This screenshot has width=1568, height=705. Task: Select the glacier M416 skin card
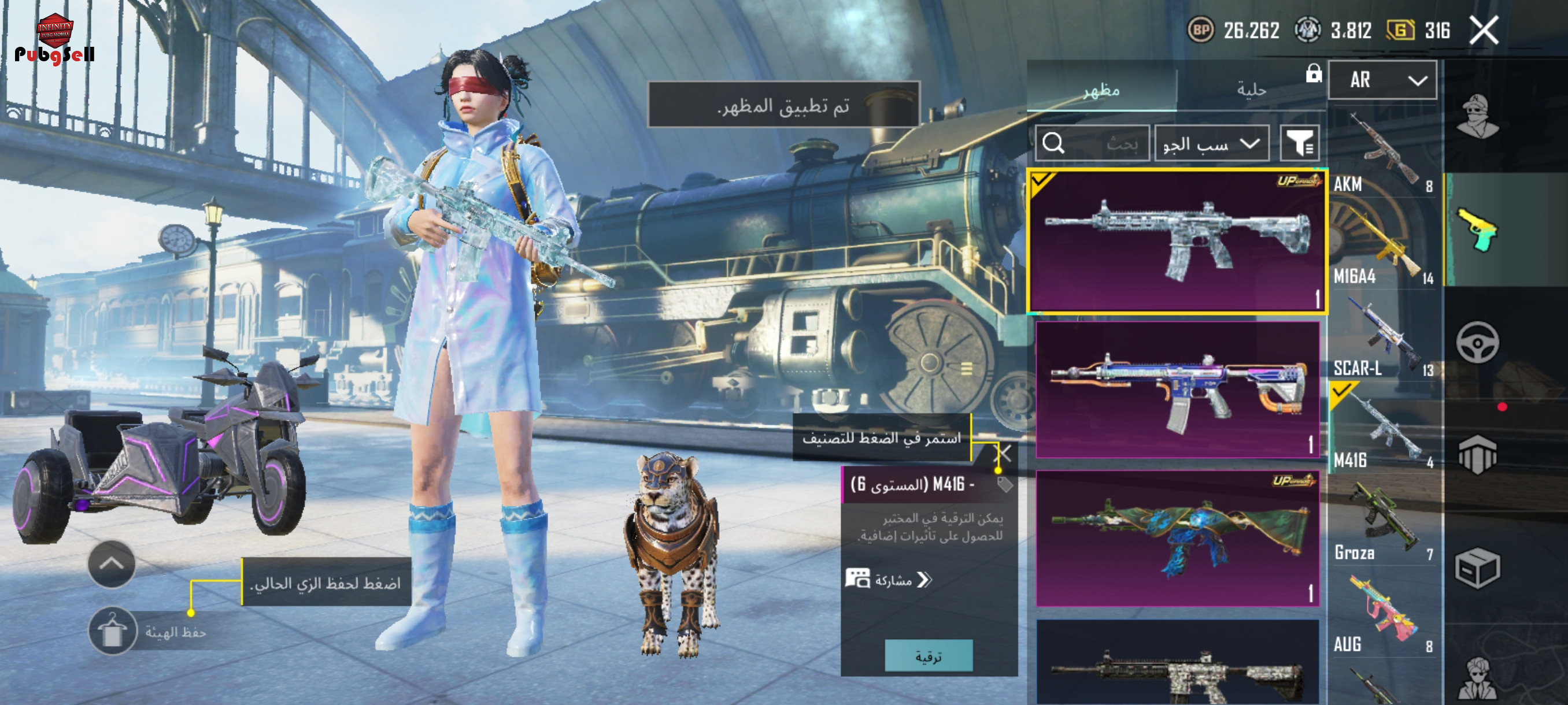tap(1177, 242)
